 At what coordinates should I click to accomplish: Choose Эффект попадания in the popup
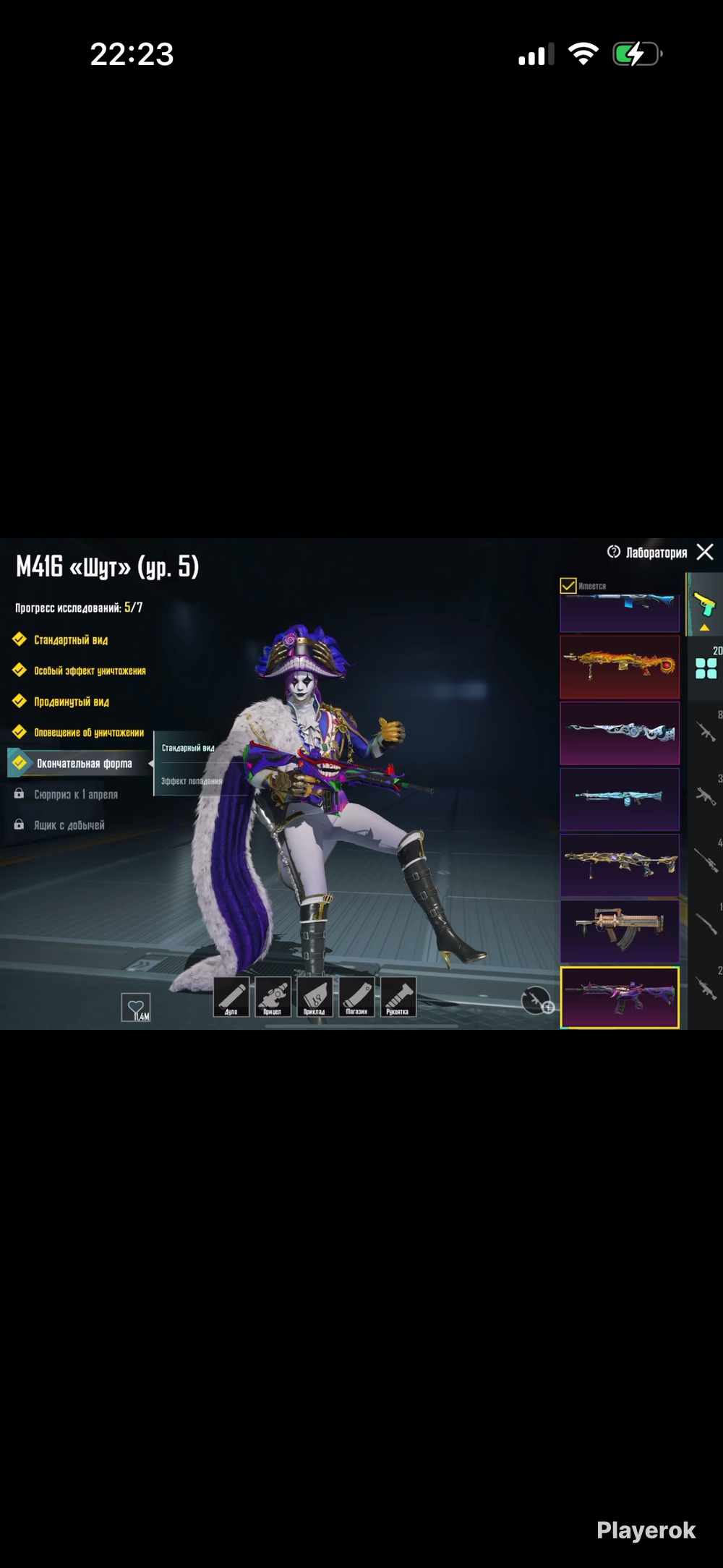click(191, 781)
